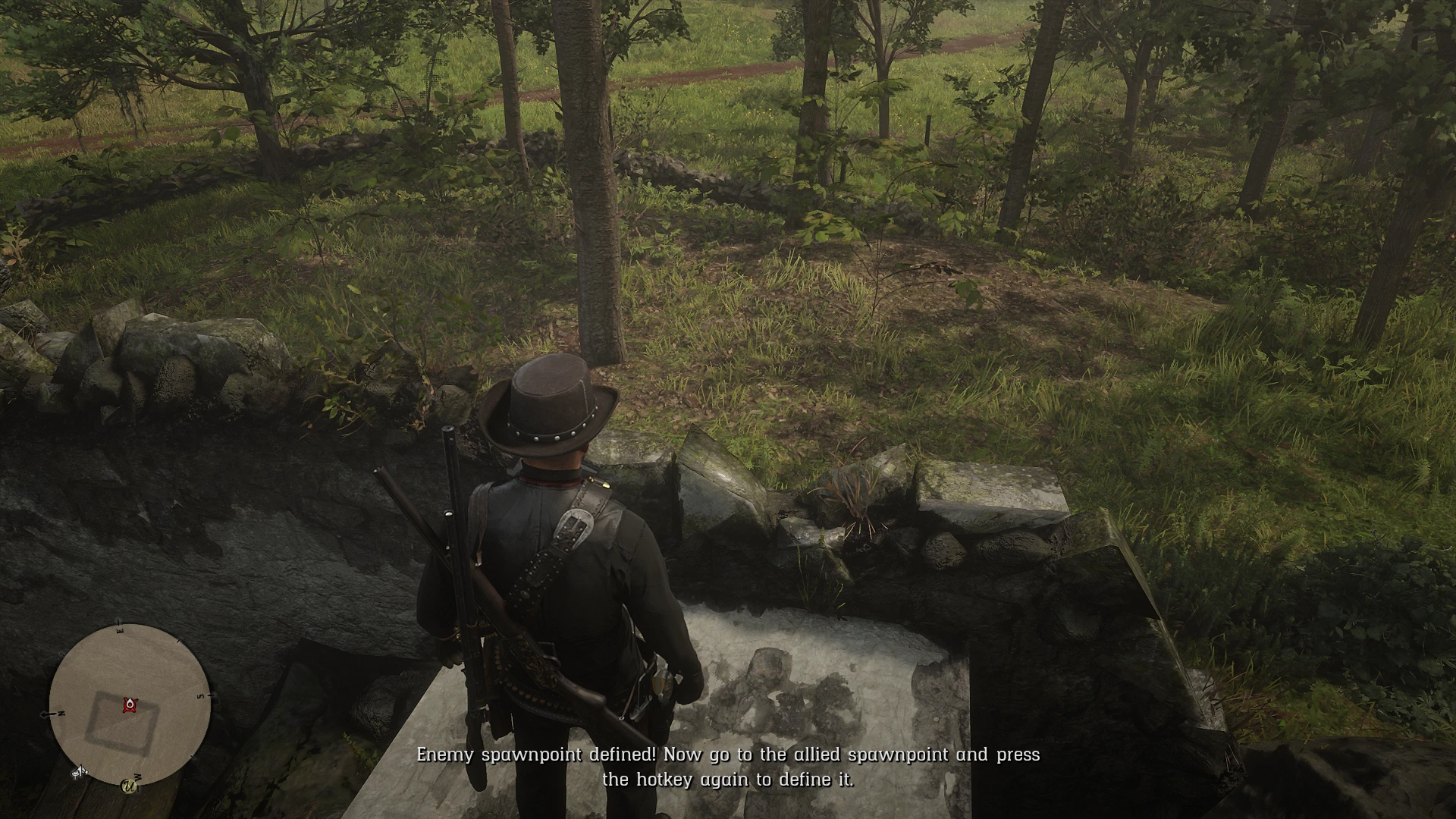
Task: Click the E compass marker on the minimap
Action: click(x=119, y=629)
